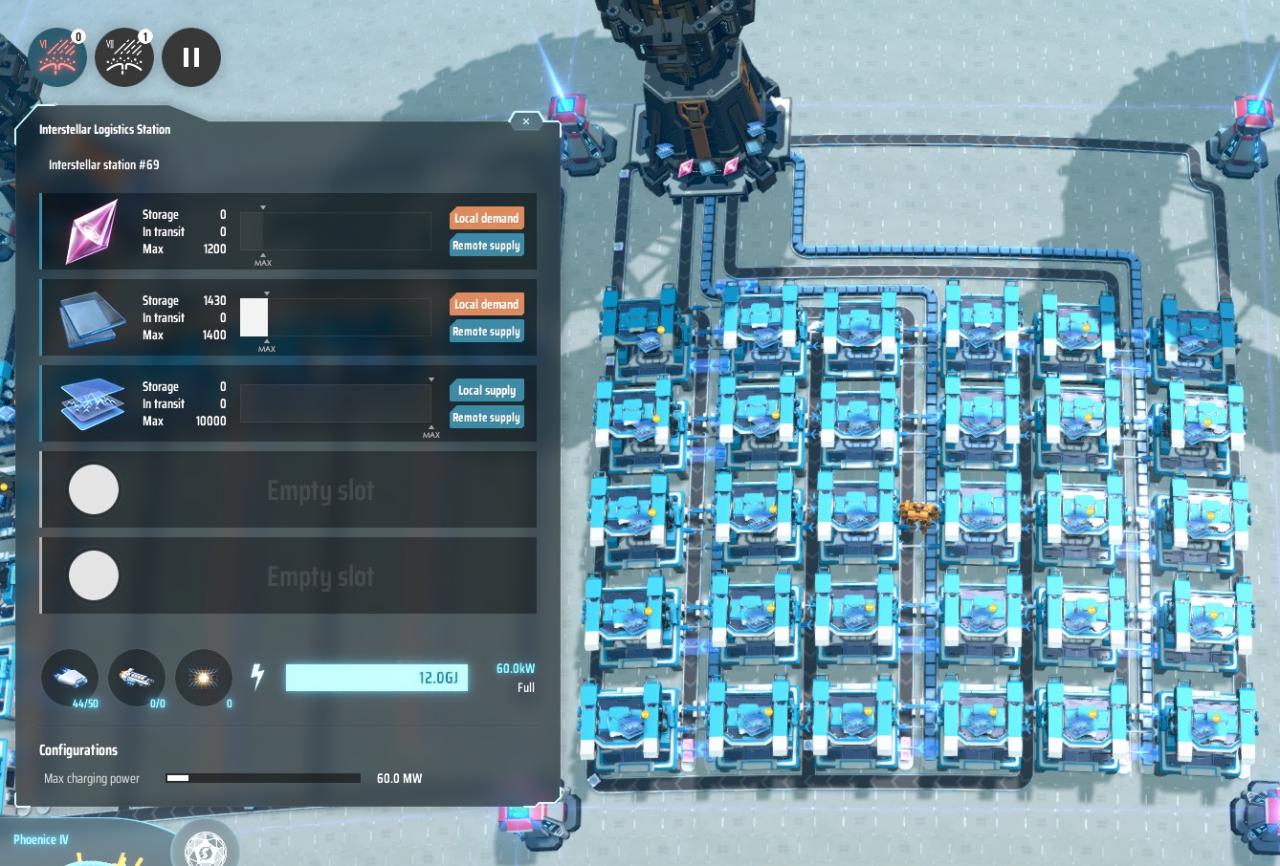Select the pink crystal item slot
The width and height of the screenshot is (1280, 866).
click(92, 231)
